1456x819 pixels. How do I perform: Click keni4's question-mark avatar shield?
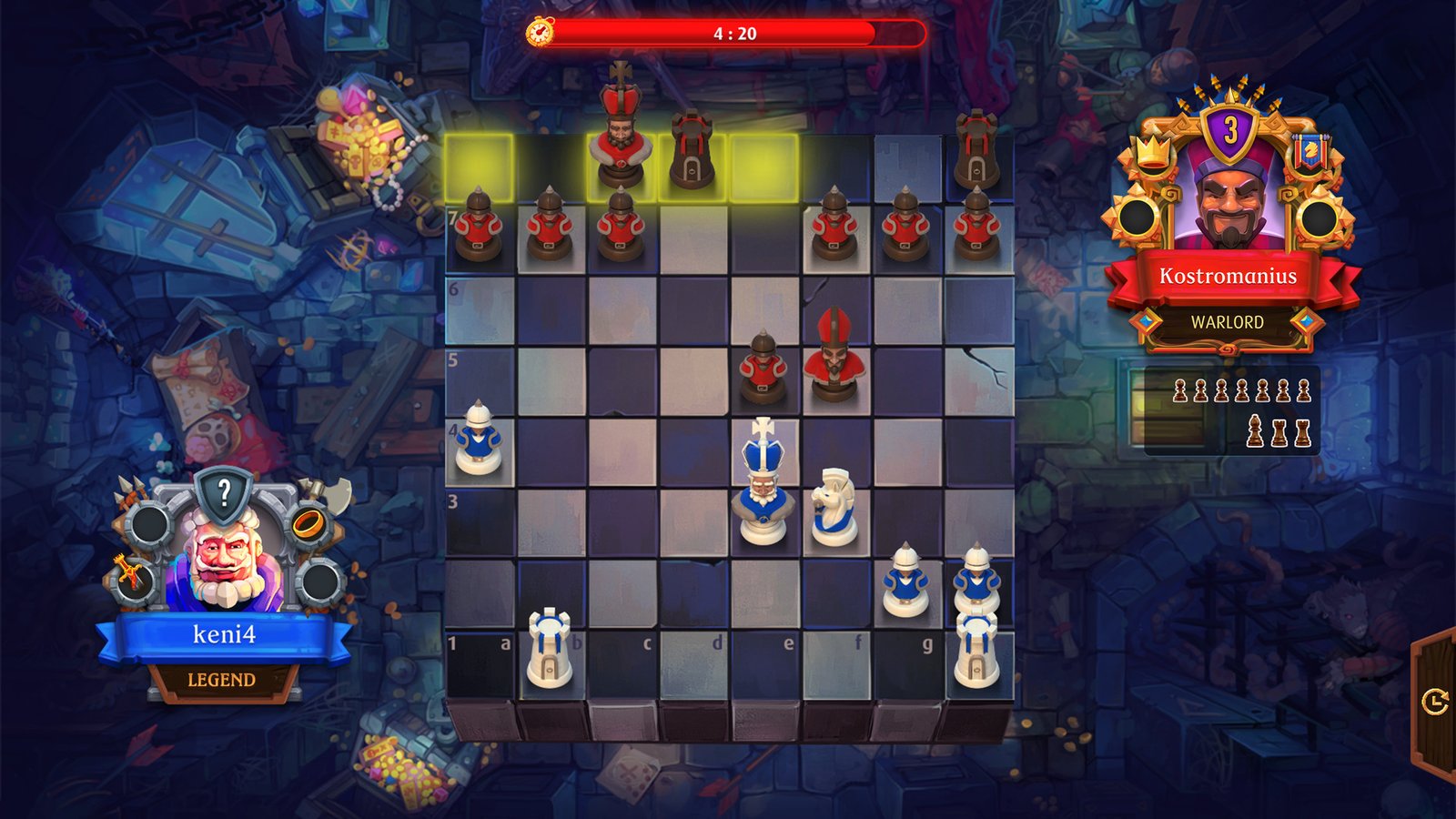pyautogui.click(x=226, y=491)
